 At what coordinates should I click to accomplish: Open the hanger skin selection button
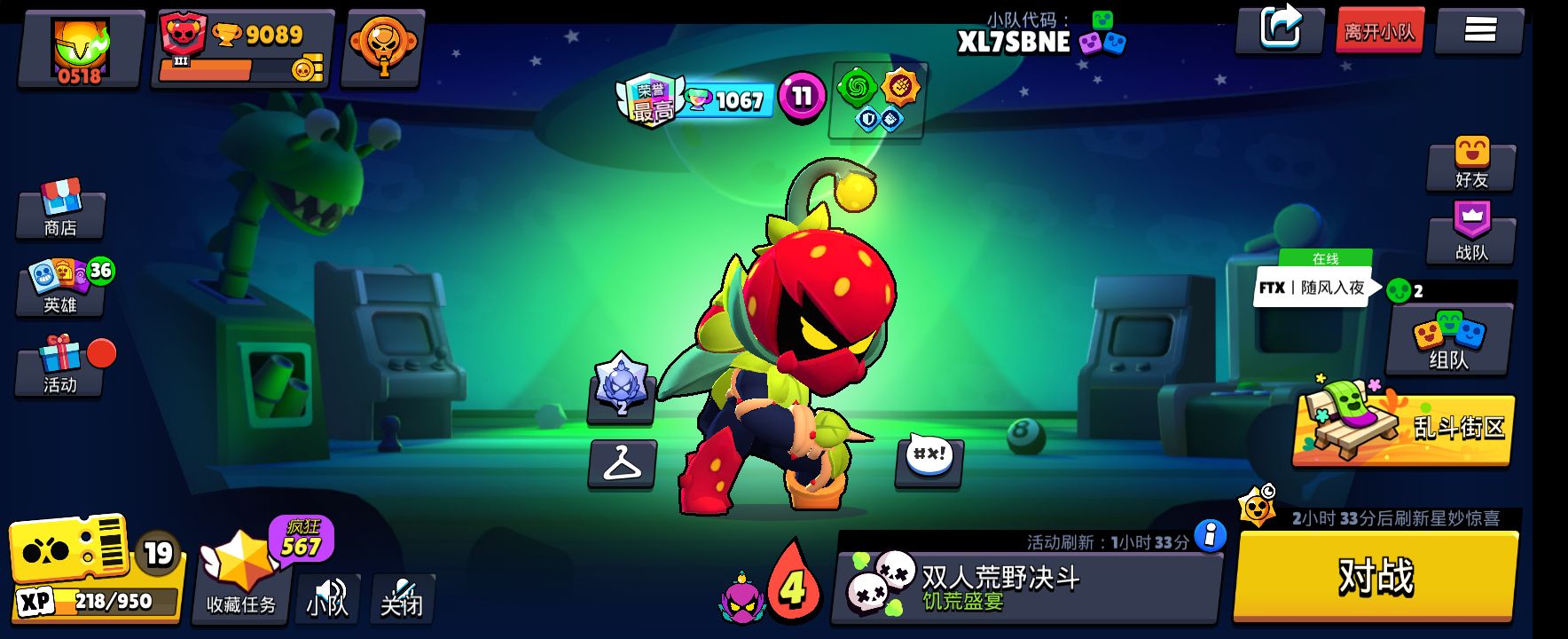[623, 463]
